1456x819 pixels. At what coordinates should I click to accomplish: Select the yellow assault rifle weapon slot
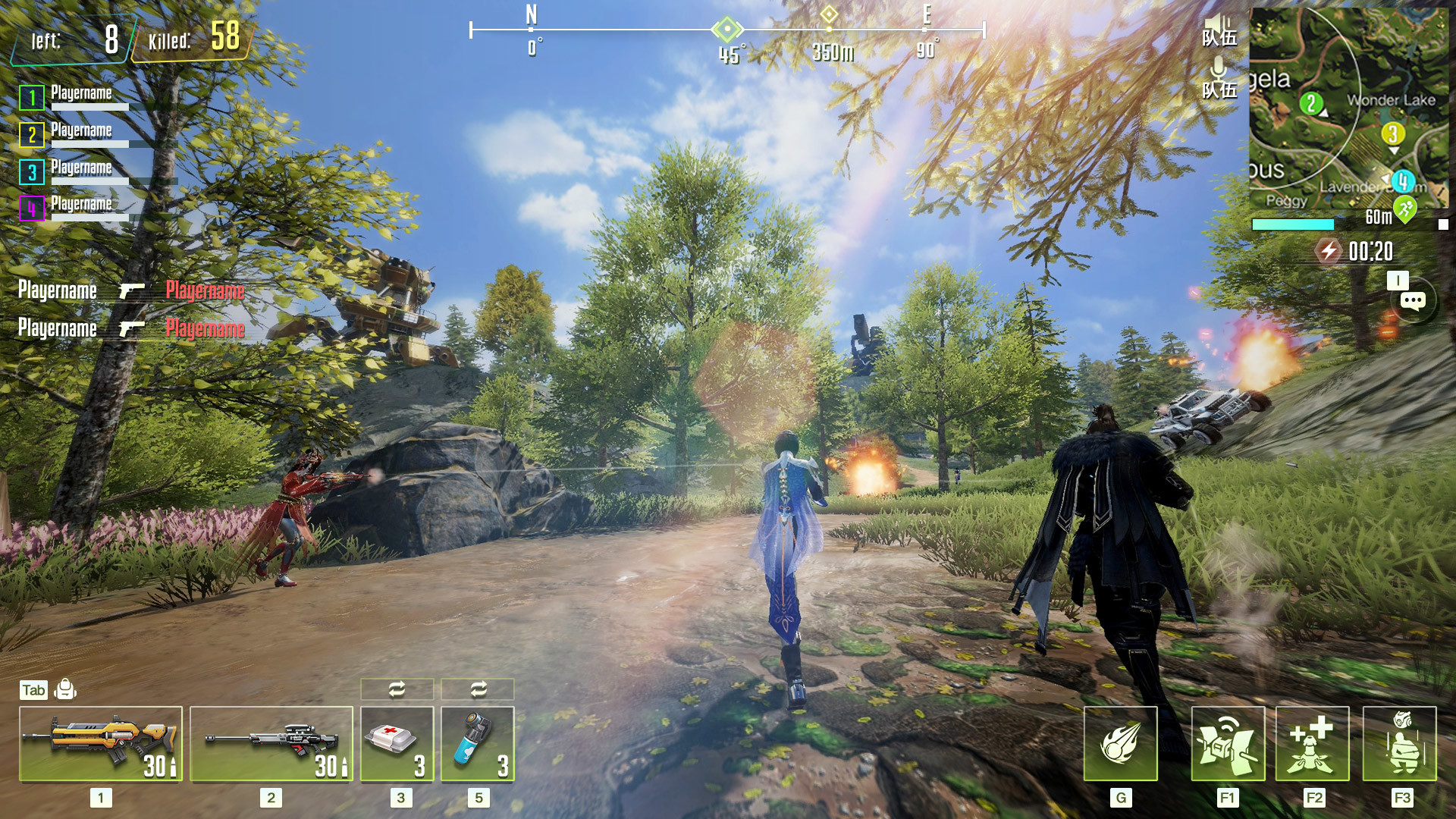click(x=100, y=743)
